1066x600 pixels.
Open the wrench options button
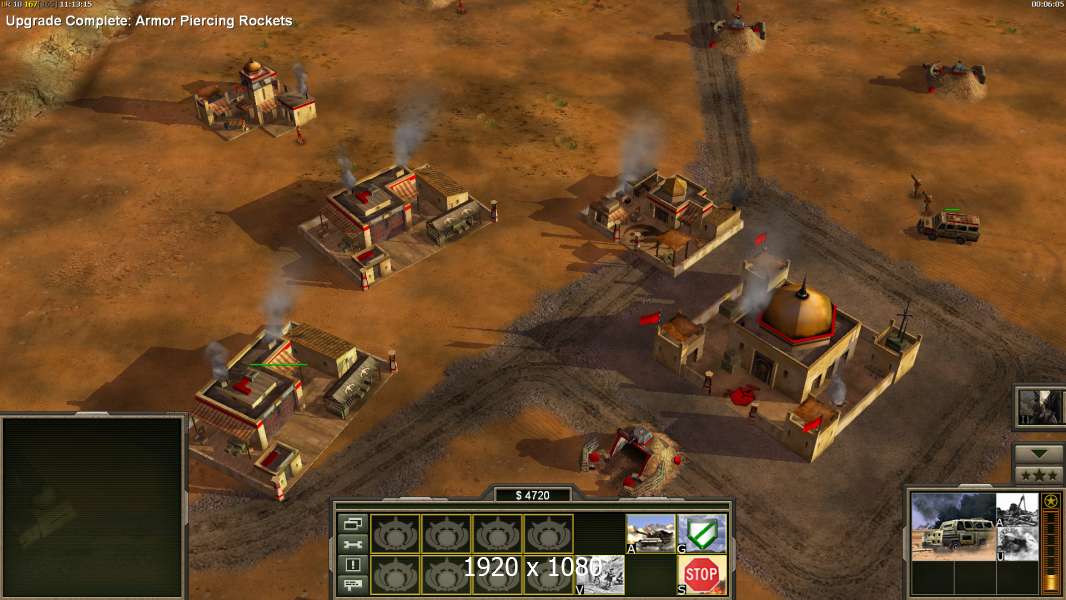[x=353, y=544]
